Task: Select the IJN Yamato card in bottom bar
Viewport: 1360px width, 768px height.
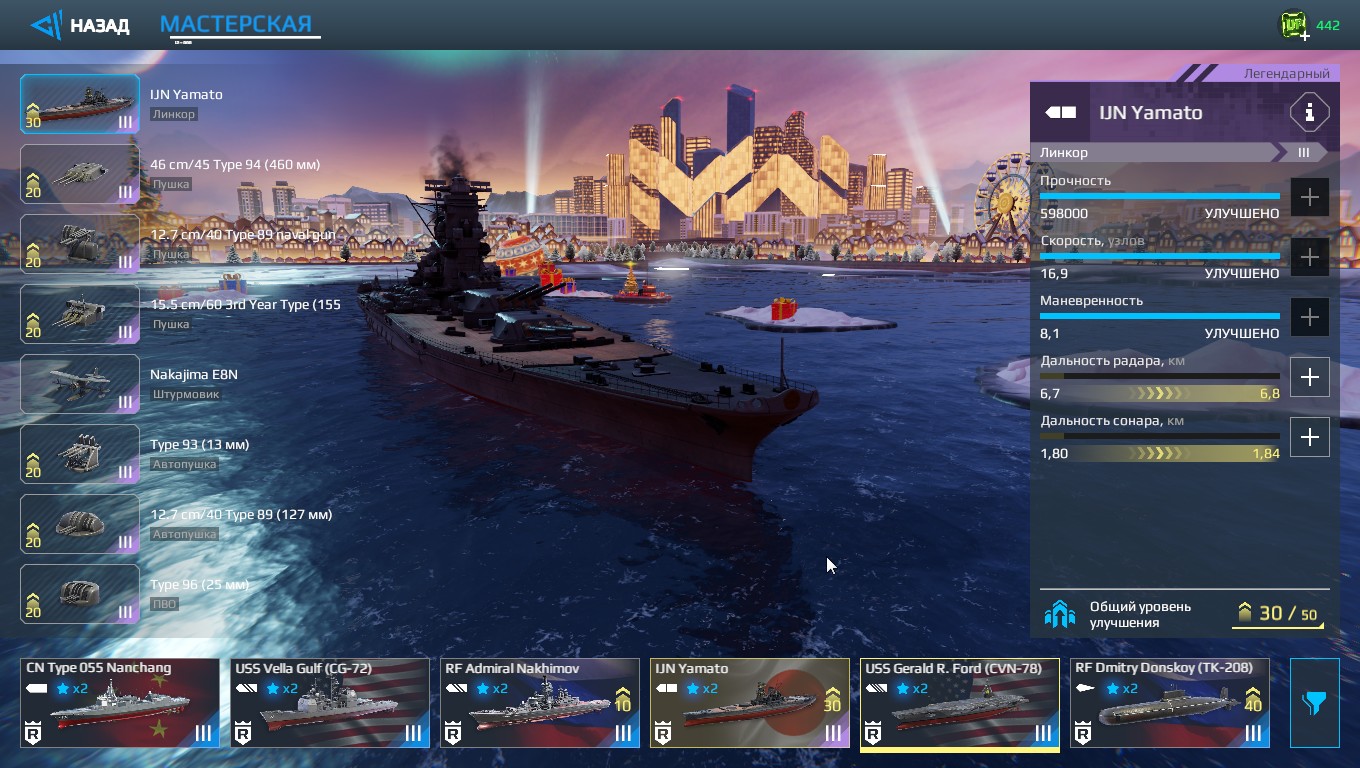Action: (750, 703)
